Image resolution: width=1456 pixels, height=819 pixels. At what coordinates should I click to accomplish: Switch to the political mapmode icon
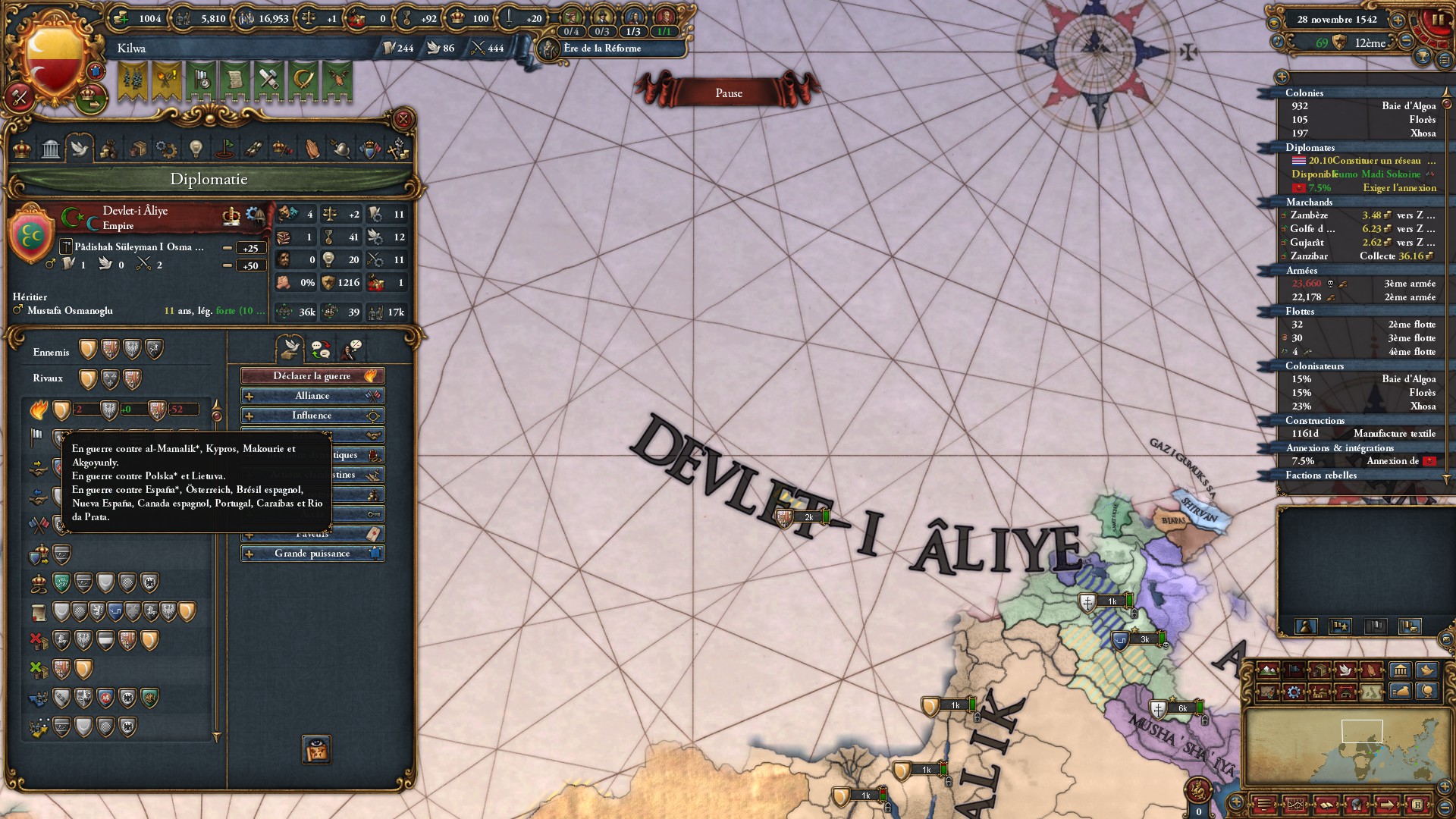1294,670
